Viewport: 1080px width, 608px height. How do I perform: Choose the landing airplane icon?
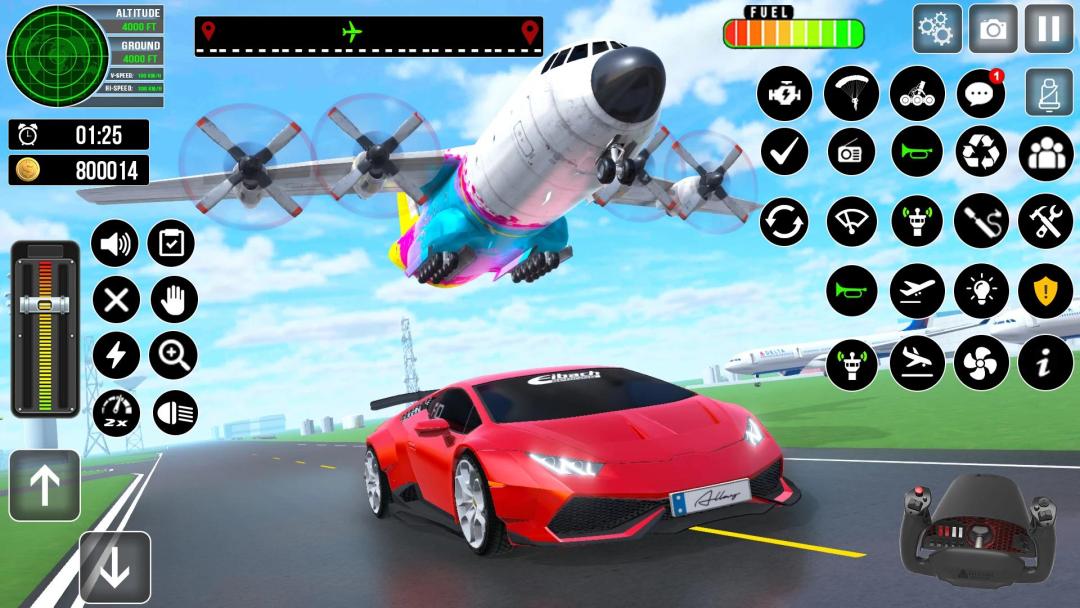coord(917,362)
